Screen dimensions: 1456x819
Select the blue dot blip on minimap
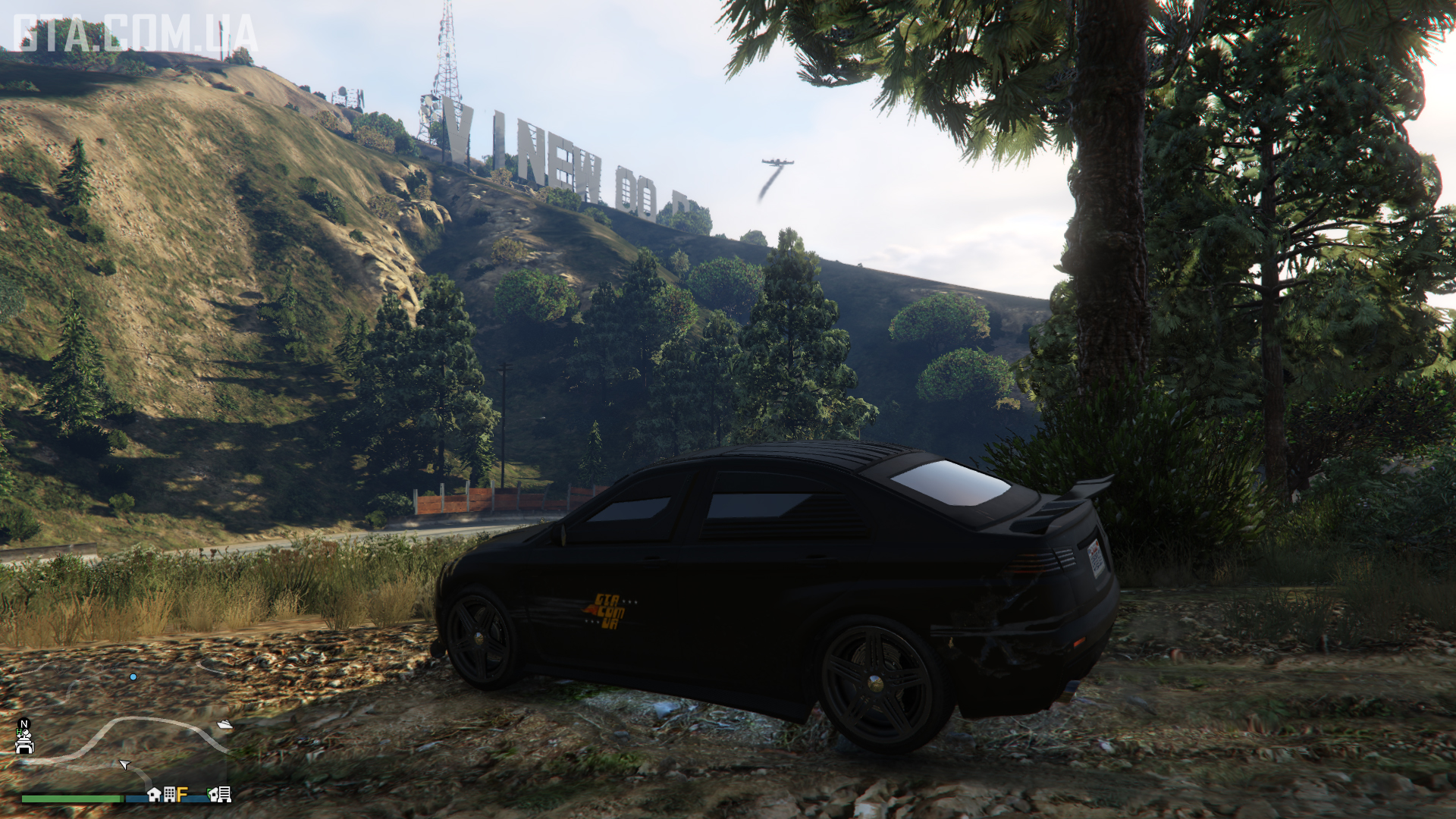point(133,676)
